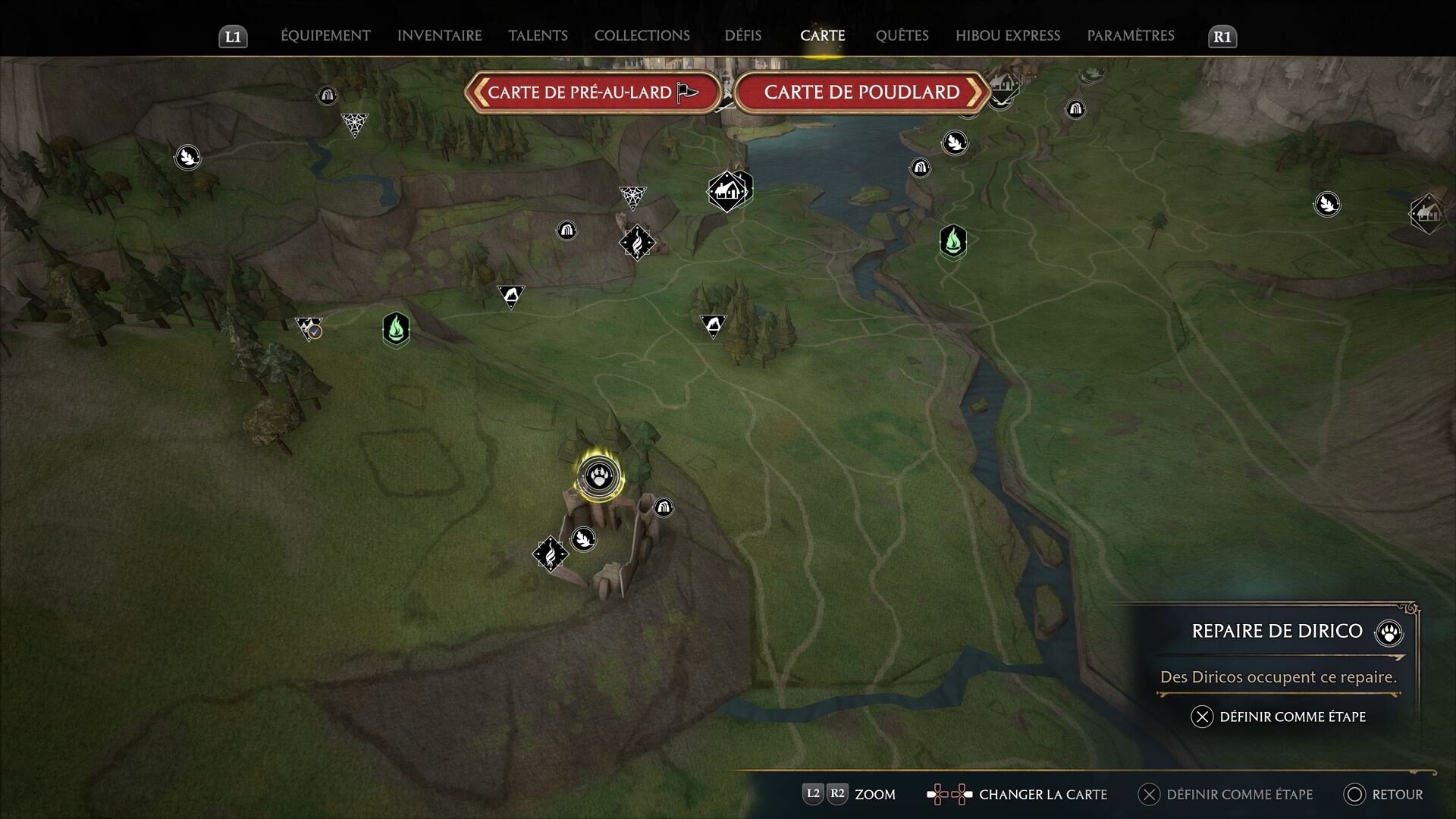
Task: Open the Quêtes tab
Action: click(x=902, y=36)
